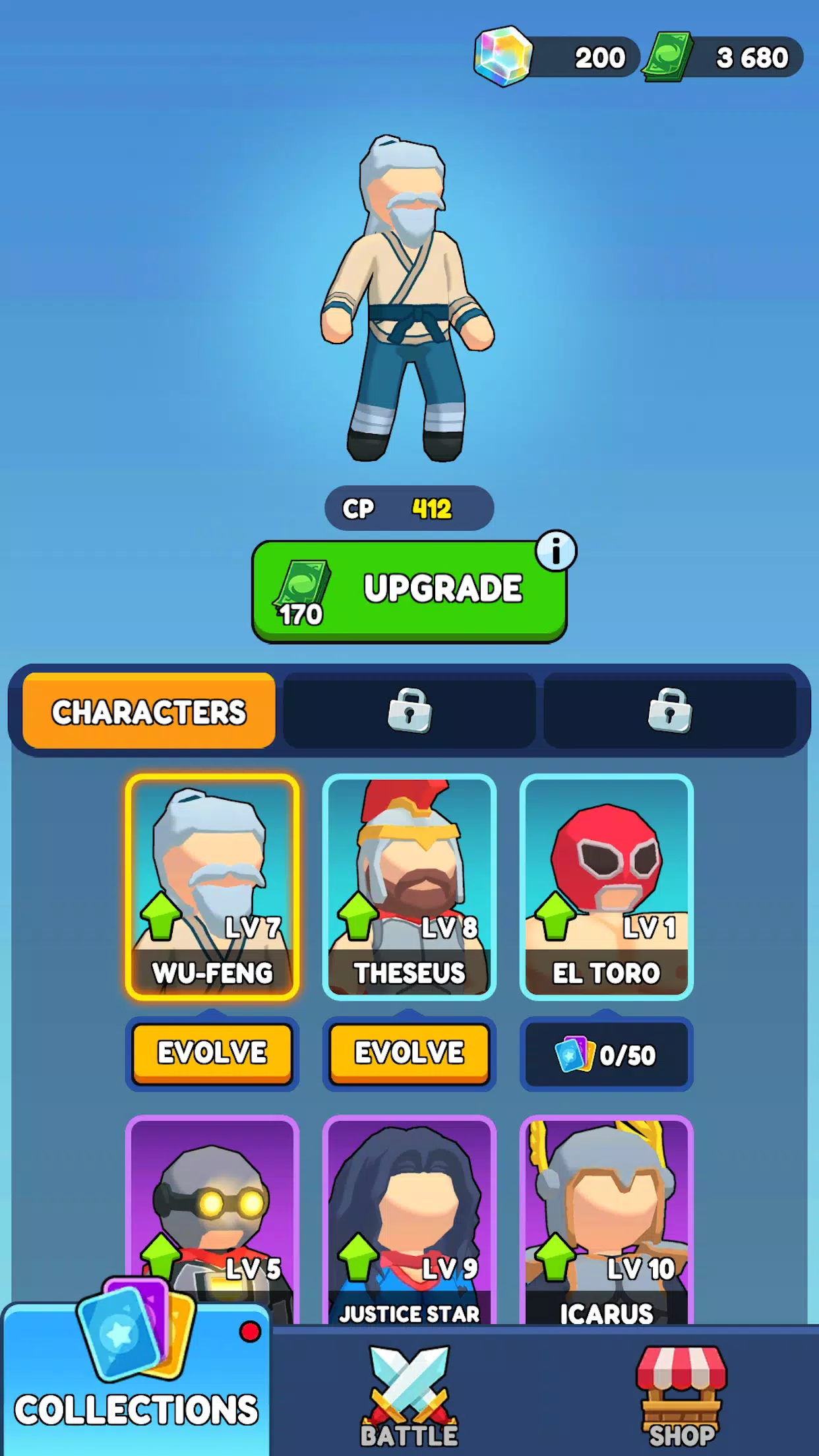Choose the Icarus character card
The height and width of the screenshot is (1456, 819).
[x=606, y=1220]
